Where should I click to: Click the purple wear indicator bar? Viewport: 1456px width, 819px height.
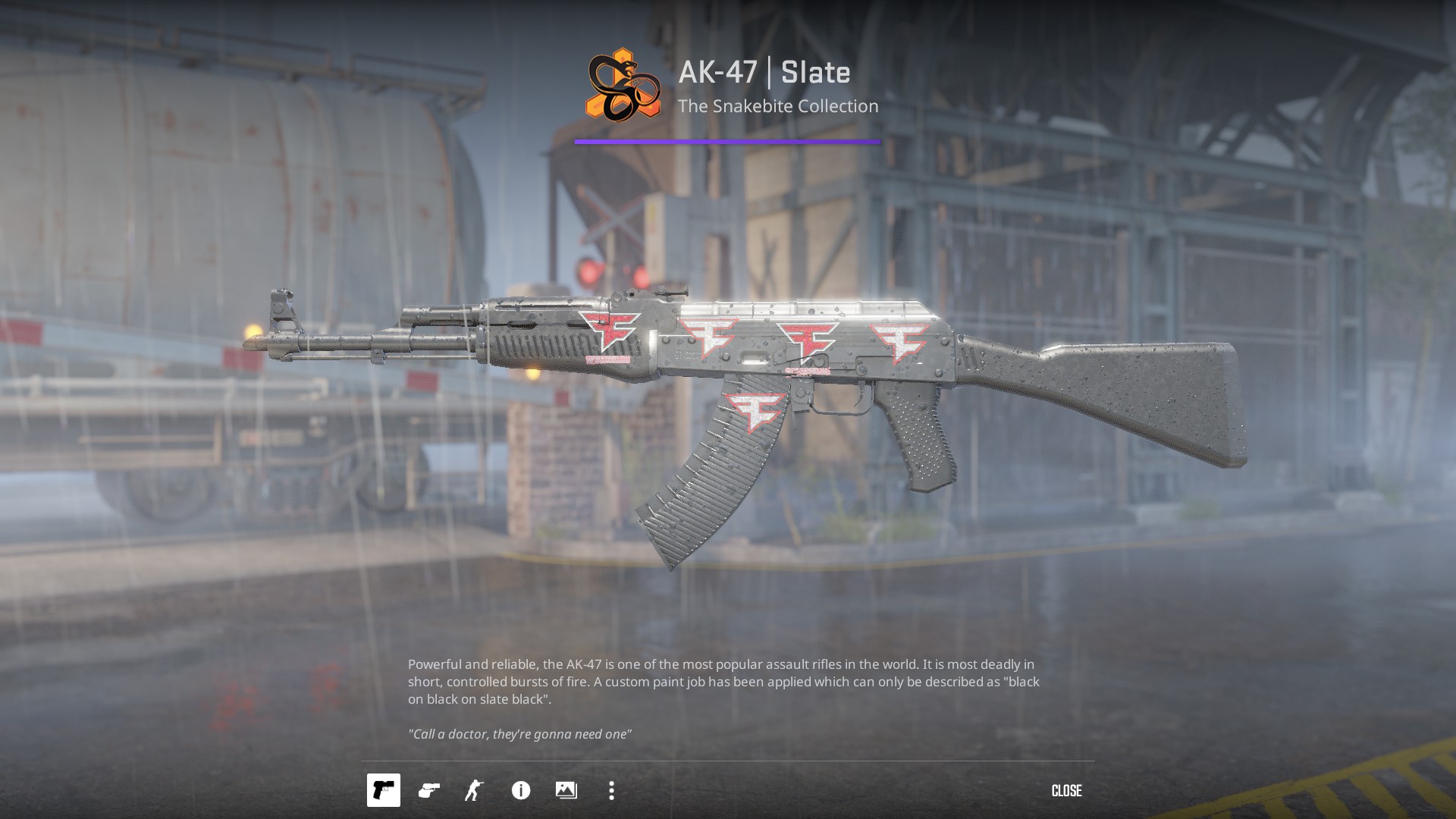(x=726, y=141)
